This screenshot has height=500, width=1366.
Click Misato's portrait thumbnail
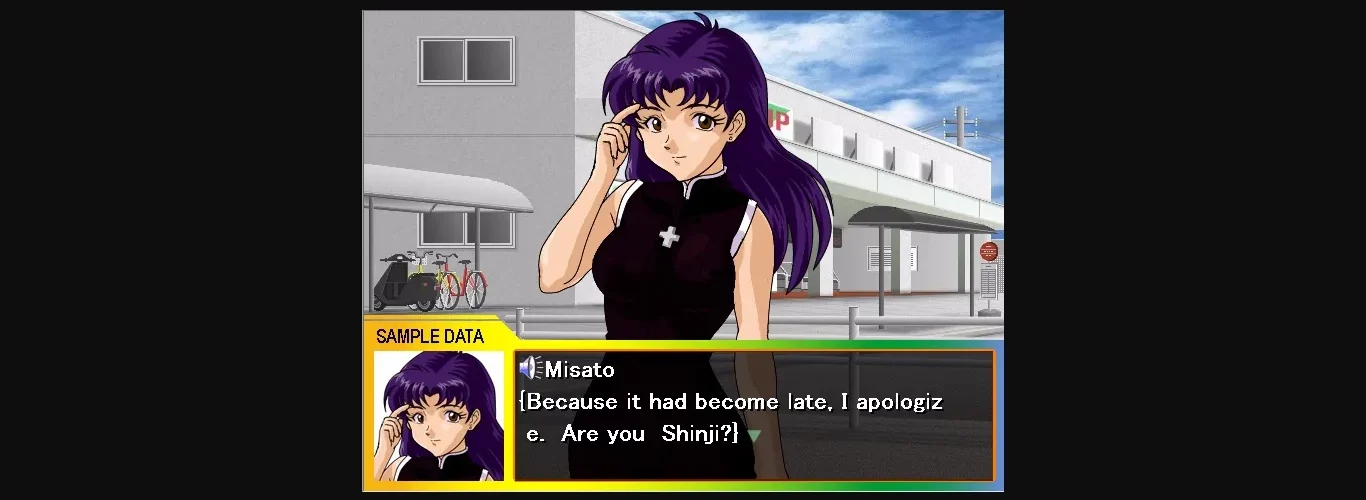[439, 415]
